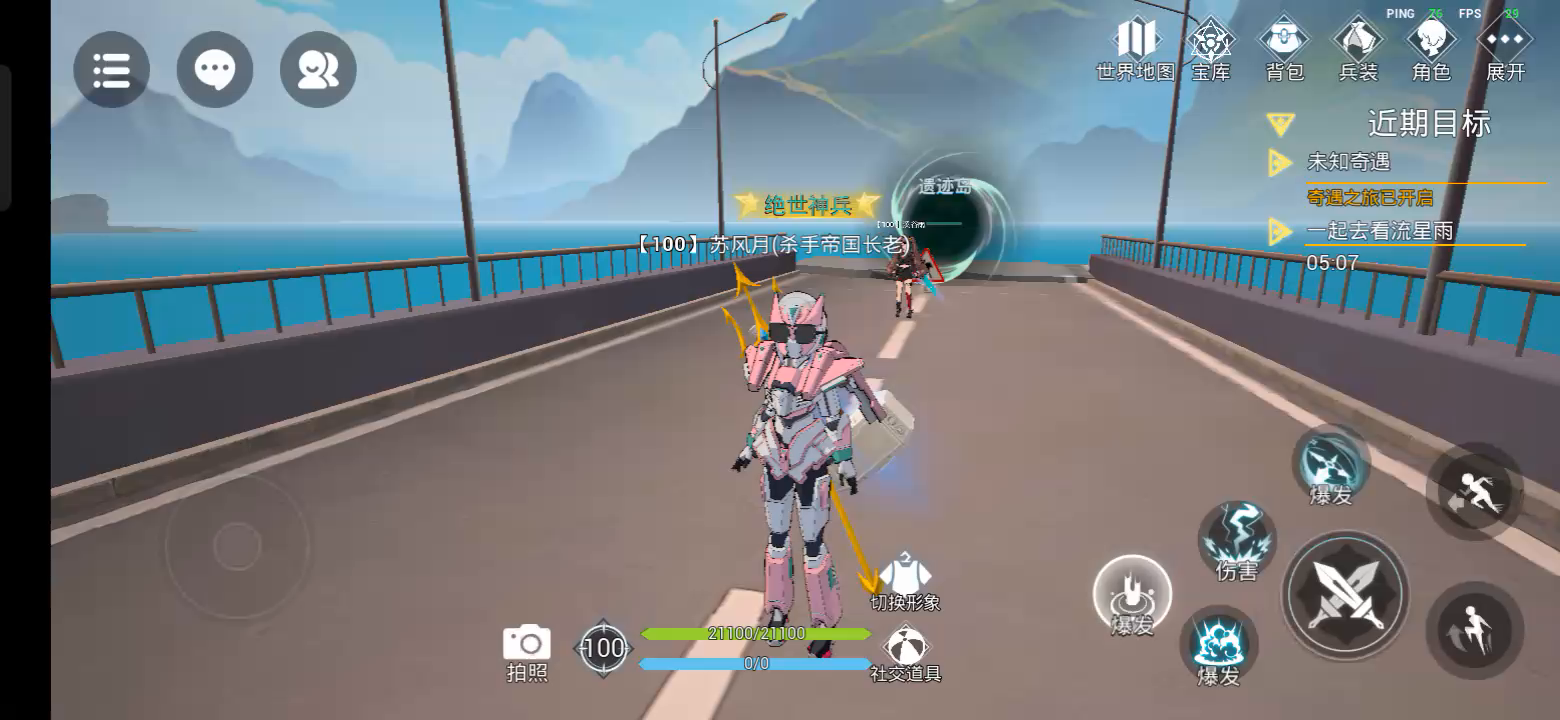Viewport: 1560px width, 720px height.
Task: Open the 社交道具 social items
Action: (906, 652)
